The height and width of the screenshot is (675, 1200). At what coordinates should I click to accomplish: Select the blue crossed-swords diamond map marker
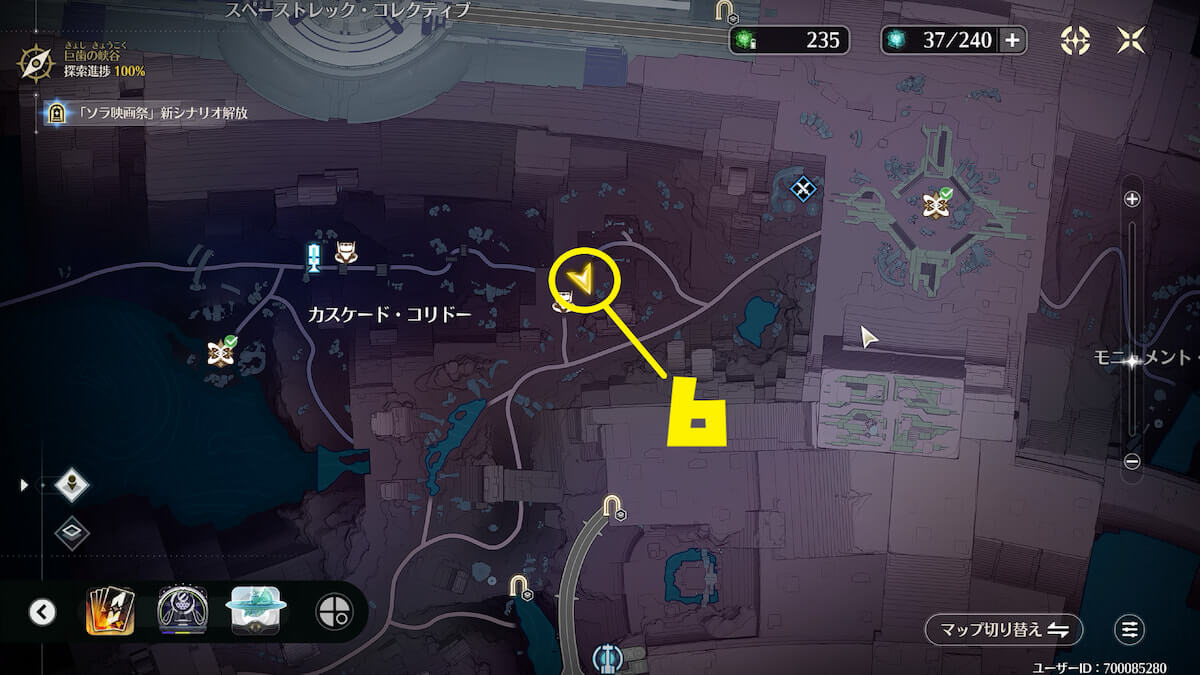[803, 187]
